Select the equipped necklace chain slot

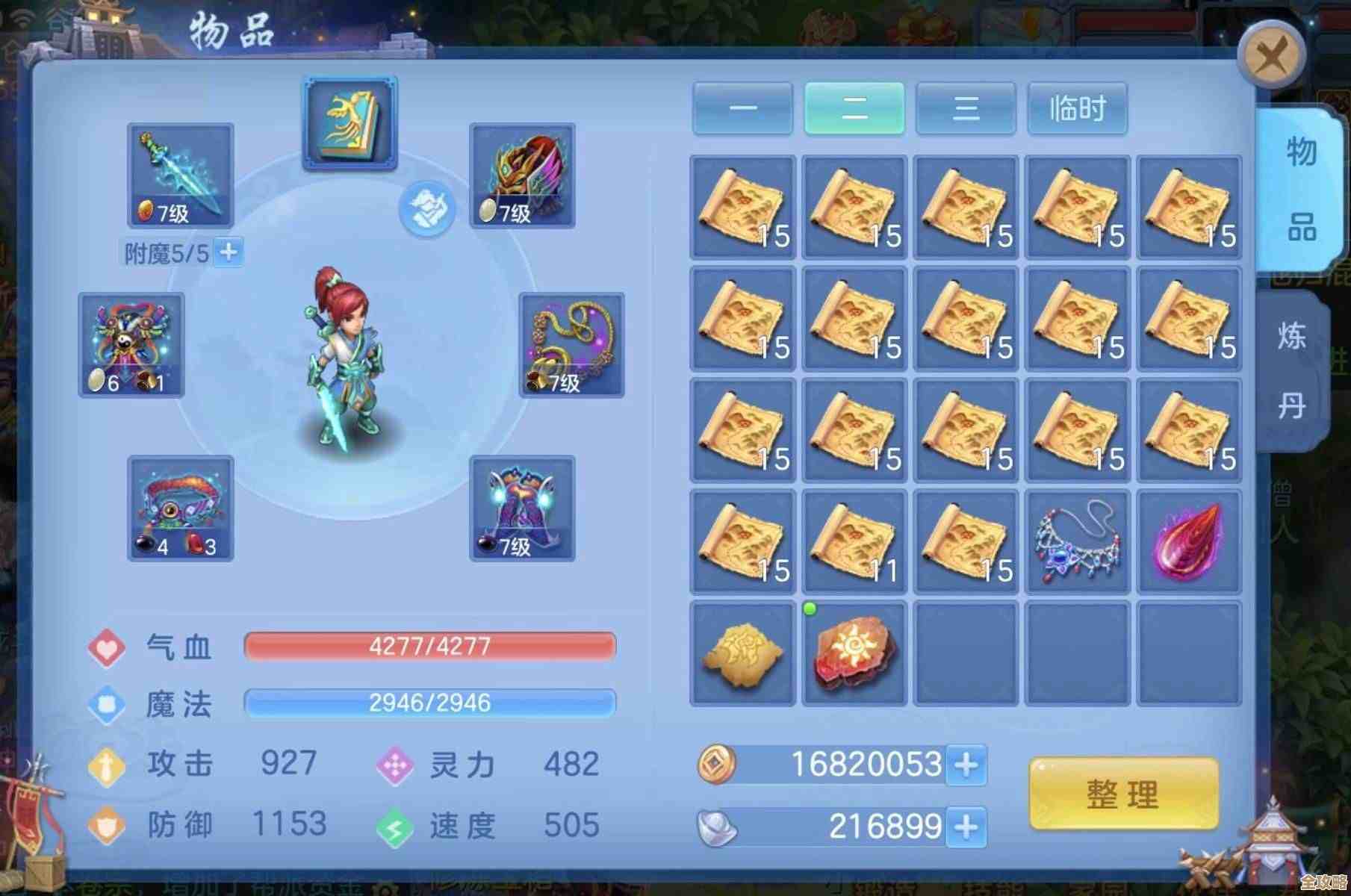pyautogui.click(x=571, y=345)
